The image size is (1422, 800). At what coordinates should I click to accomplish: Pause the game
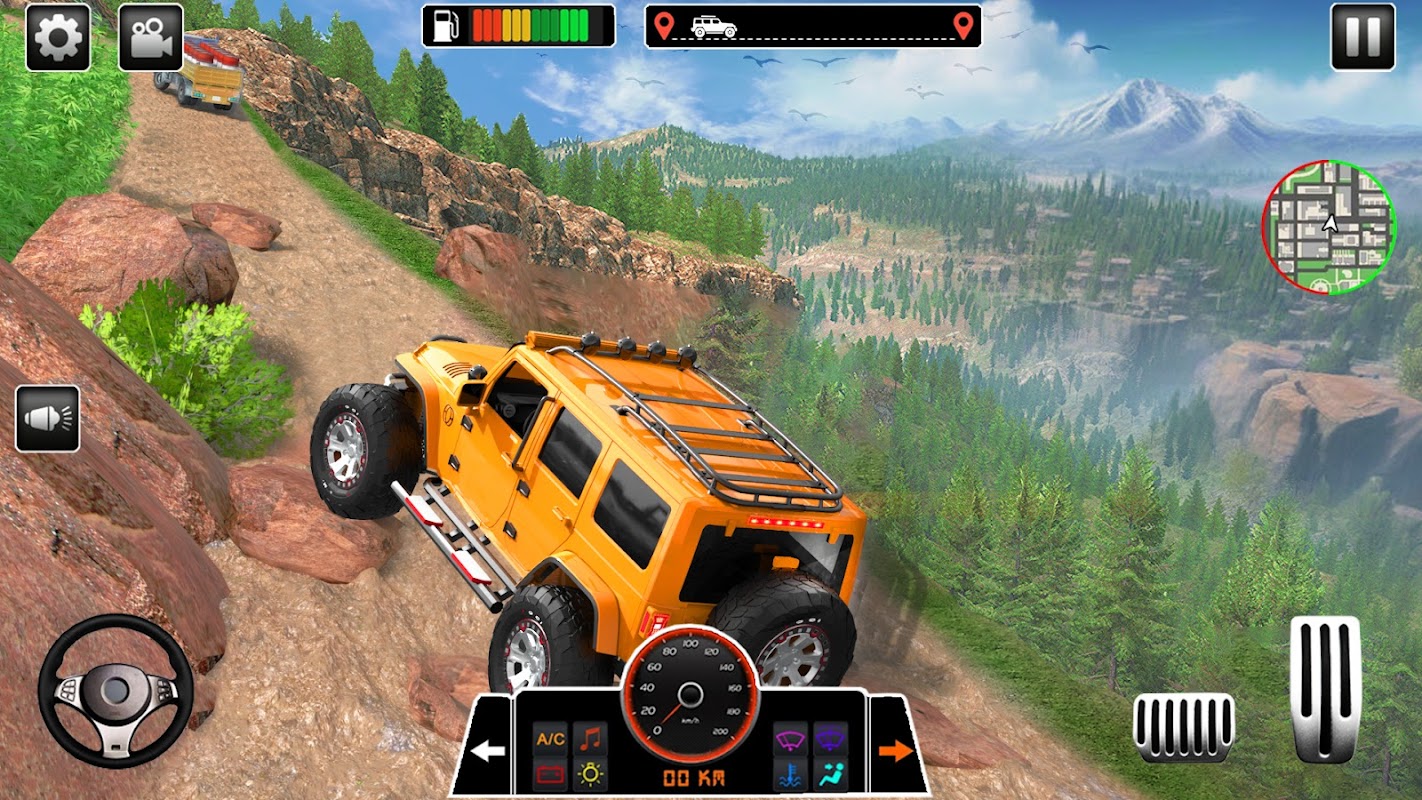point(1362,38)
